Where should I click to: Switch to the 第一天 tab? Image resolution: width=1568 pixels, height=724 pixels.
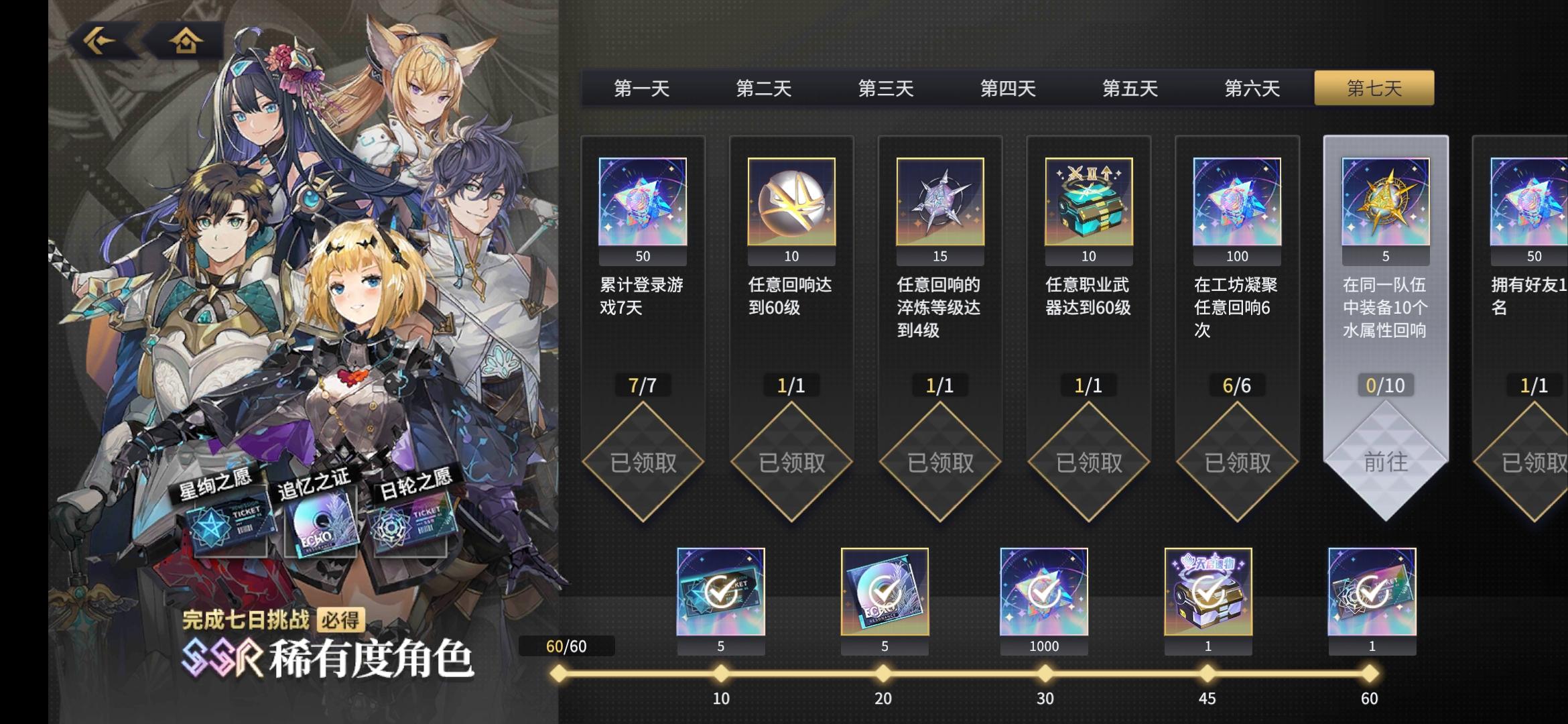pyautogui.click(x=641, y=88)
